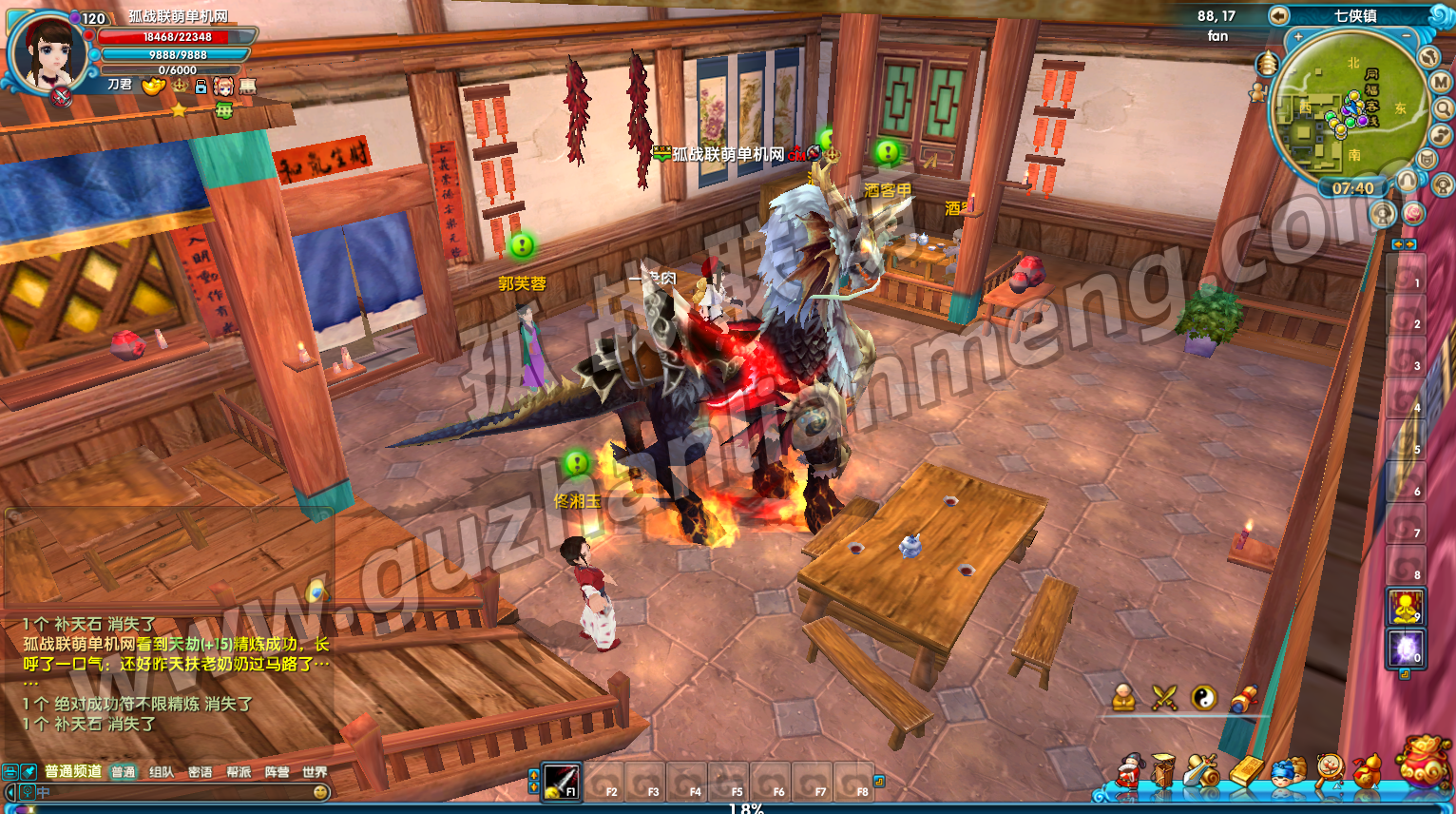The width and height of the screenshot is (1456, 814).
Task: Zoom in the minimap with plus button
Action: click(1298, 36)
